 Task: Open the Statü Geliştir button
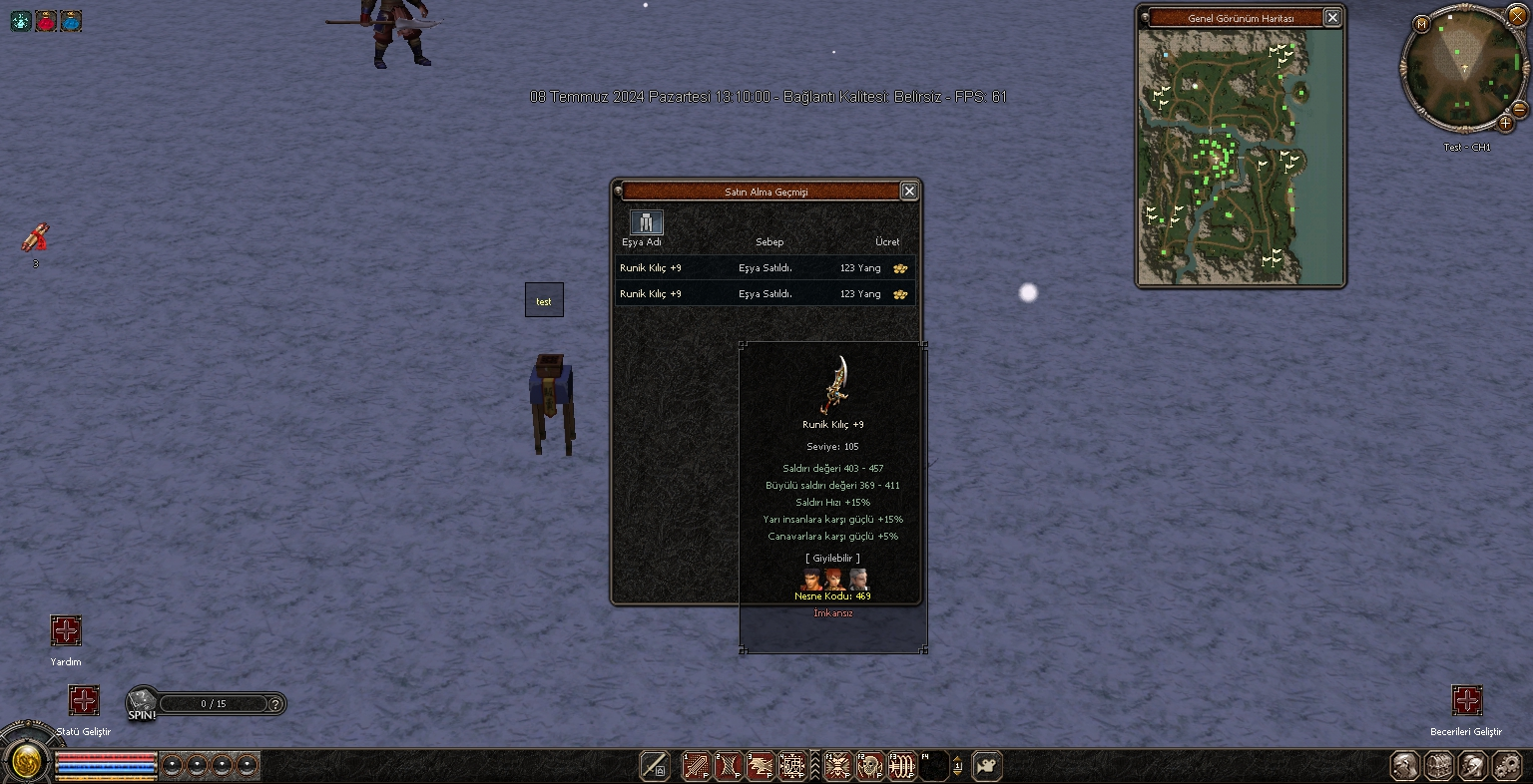point(84,700)
